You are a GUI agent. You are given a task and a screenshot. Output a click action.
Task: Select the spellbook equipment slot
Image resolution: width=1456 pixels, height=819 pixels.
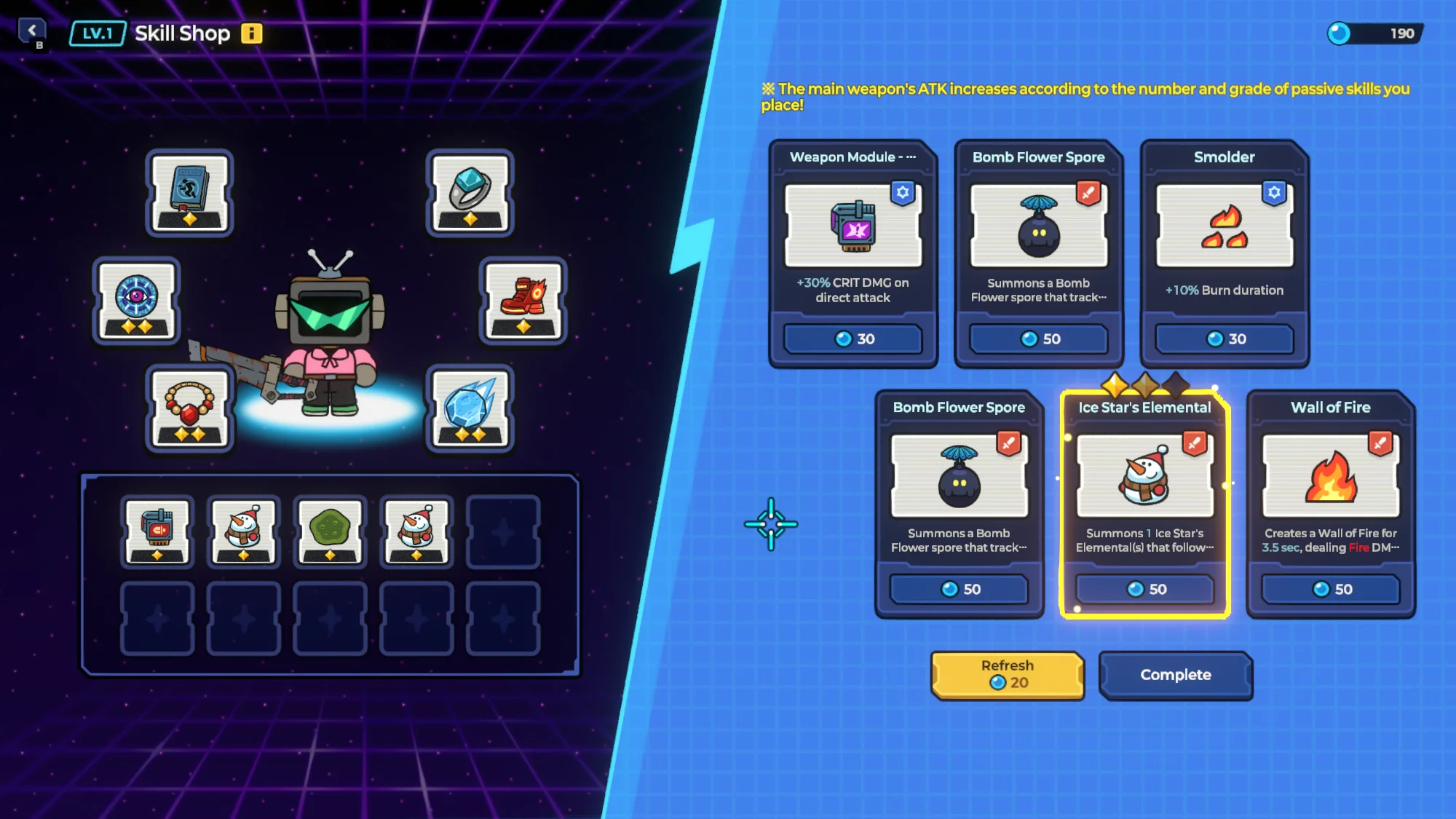tap(189, 191)
